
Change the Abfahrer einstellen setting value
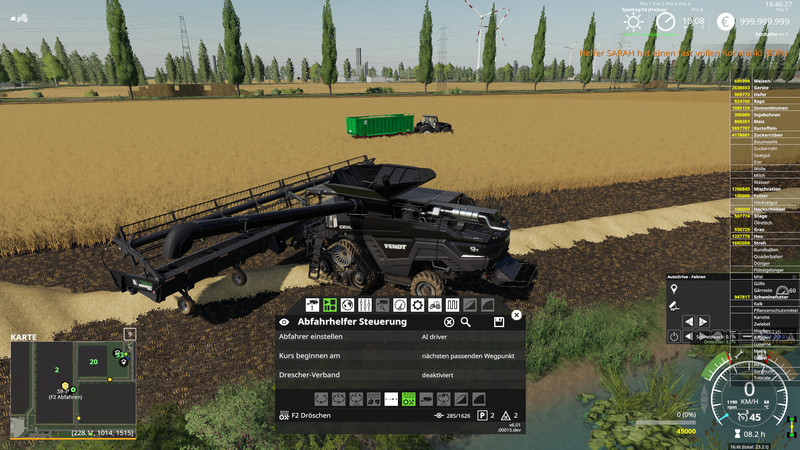point(468,339)
